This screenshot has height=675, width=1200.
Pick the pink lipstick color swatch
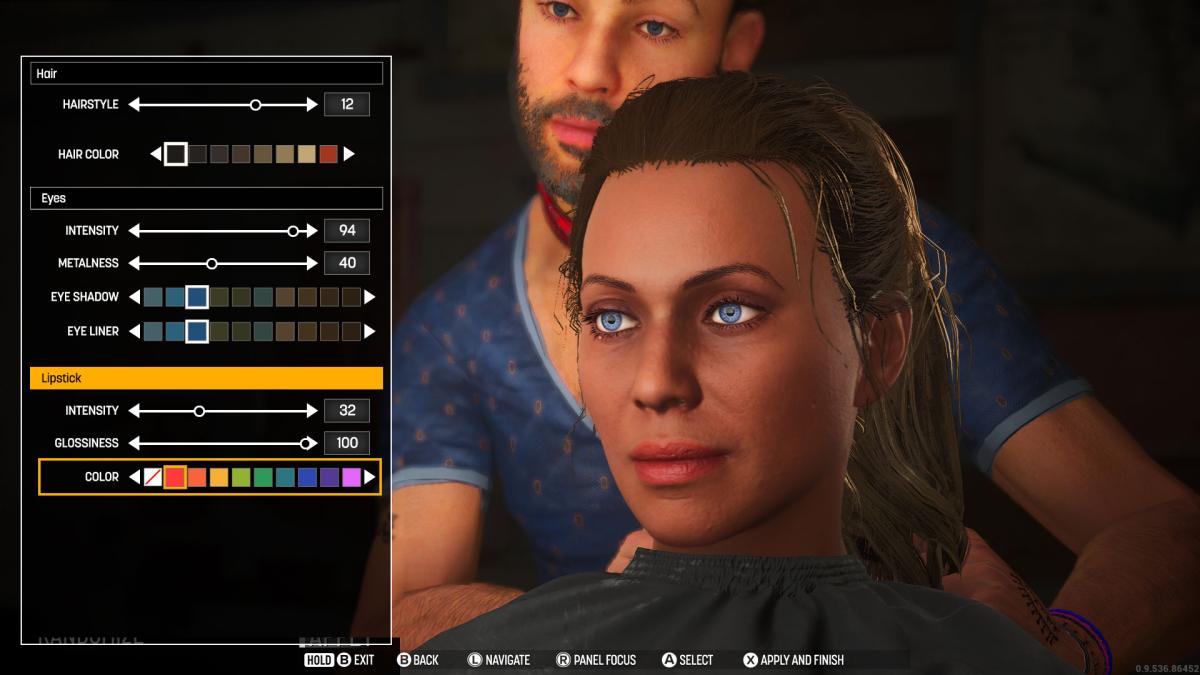click(x=351, y=477)
